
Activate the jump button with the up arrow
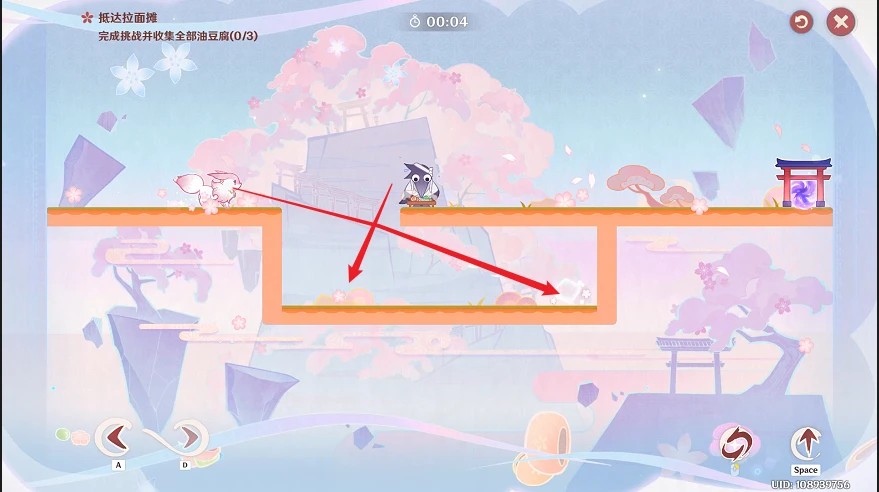point(805,443)
